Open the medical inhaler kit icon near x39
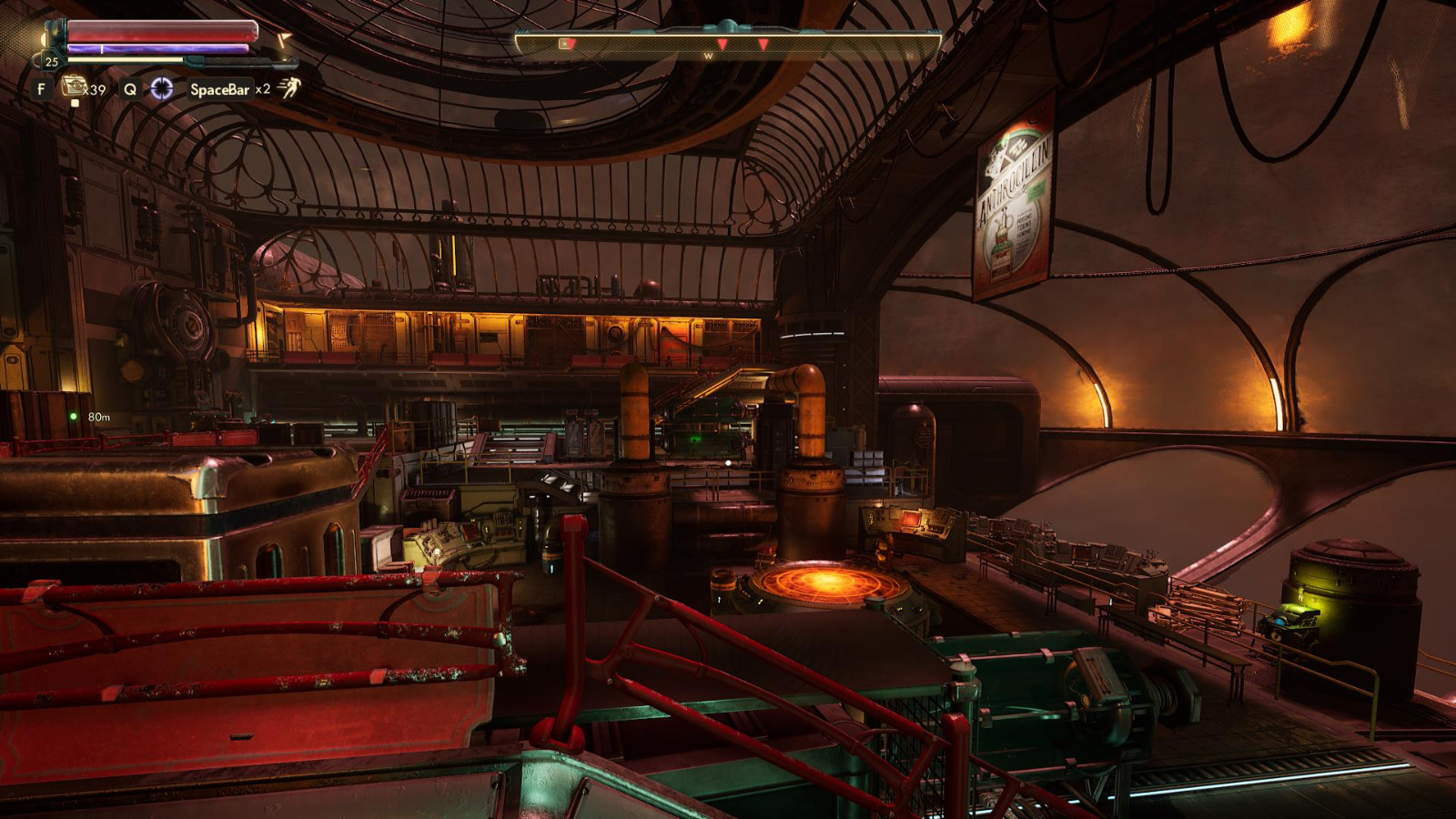 coord(73,86)
